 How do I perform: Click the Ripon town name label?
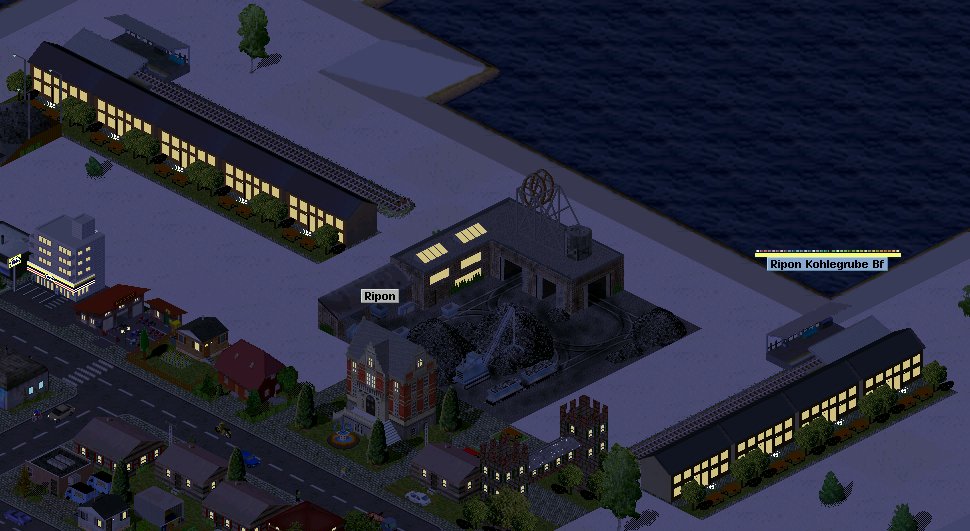click(380, 296)
